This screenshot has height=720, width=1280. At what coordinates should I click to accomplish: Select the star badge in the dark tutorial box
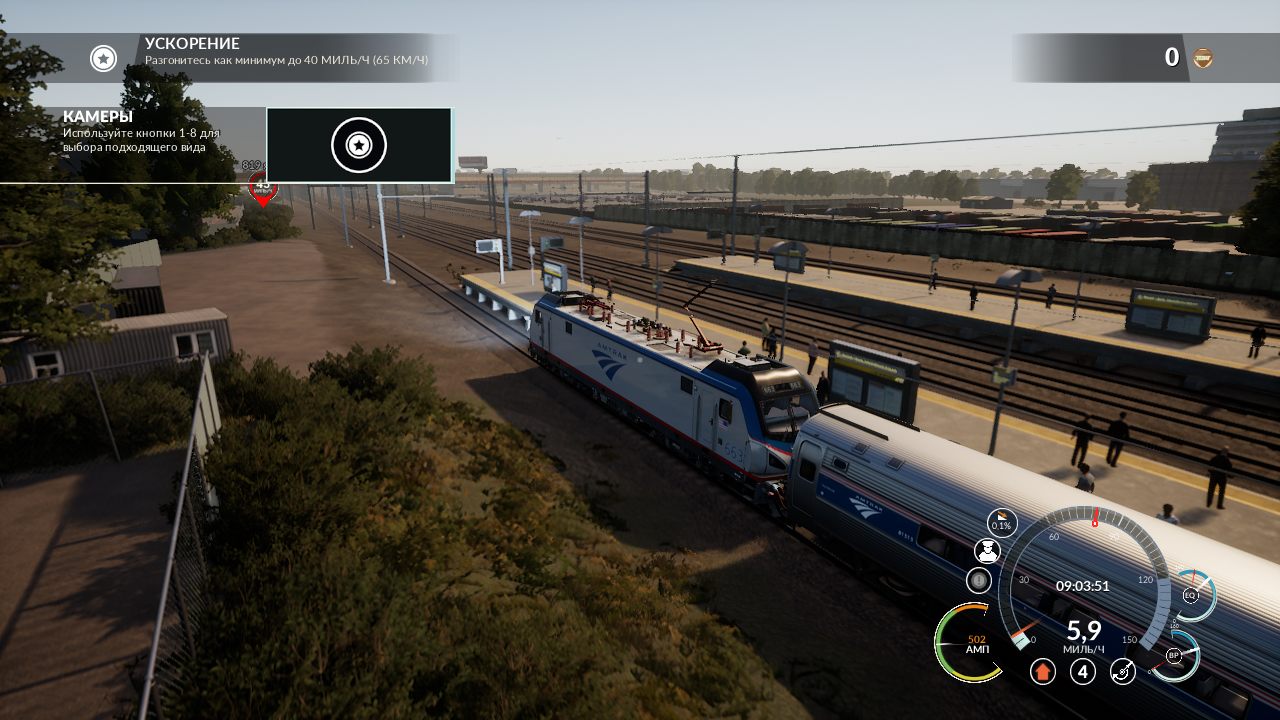(x=358, y=146)
